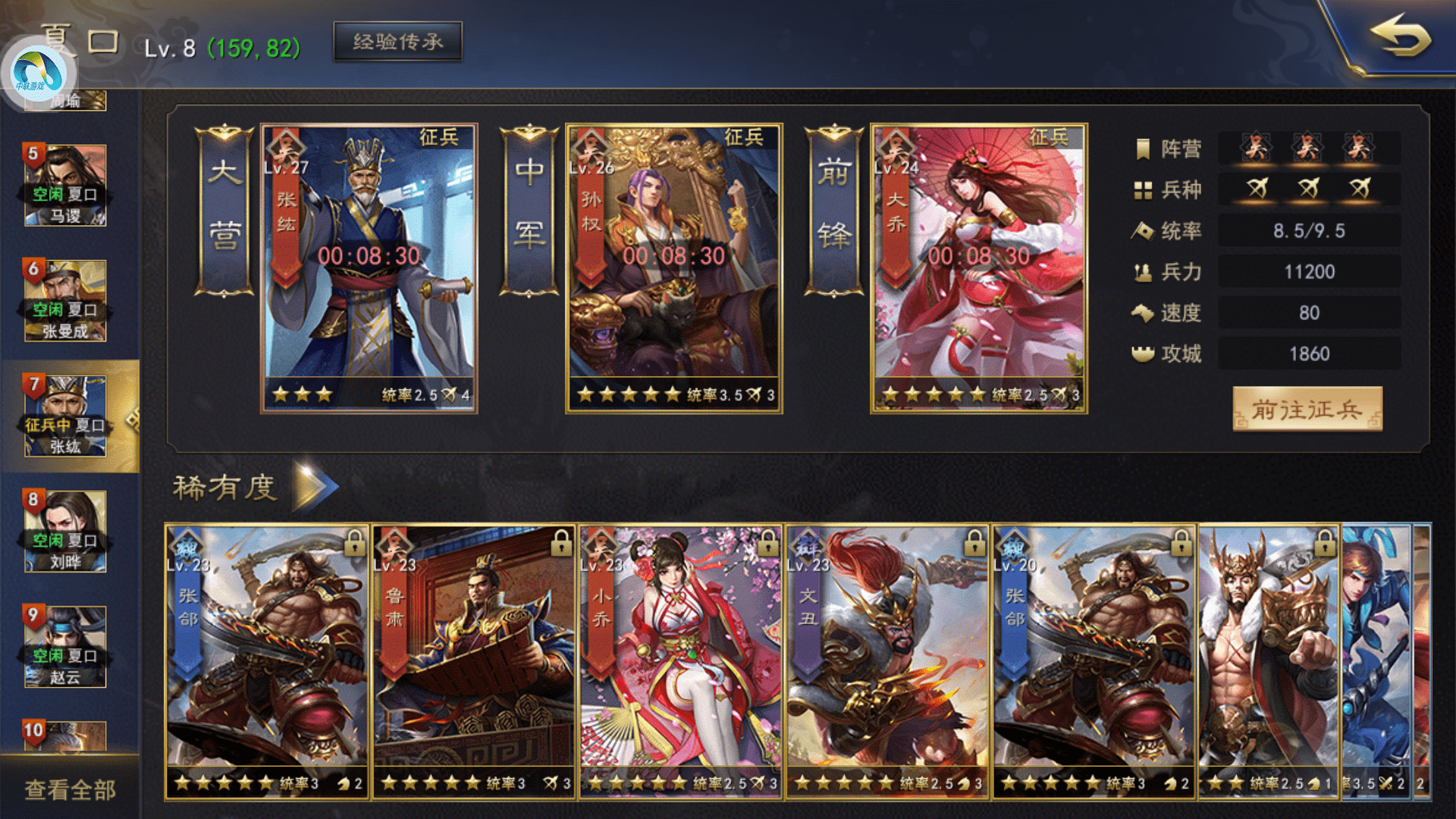
Task: Choose team 5 led by 马谡
Action: point(65,186)
